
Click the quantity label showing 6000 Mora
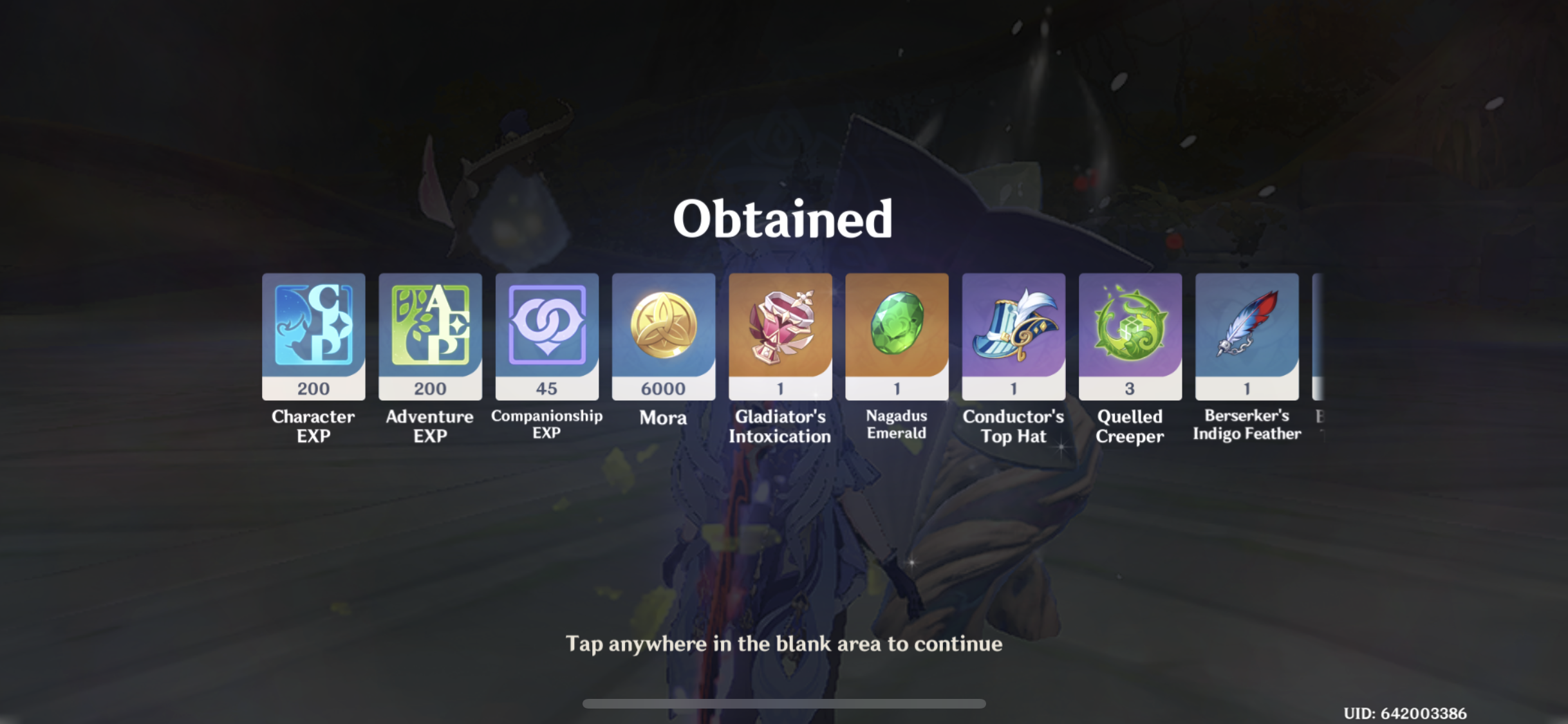click(x=664, y=388)
